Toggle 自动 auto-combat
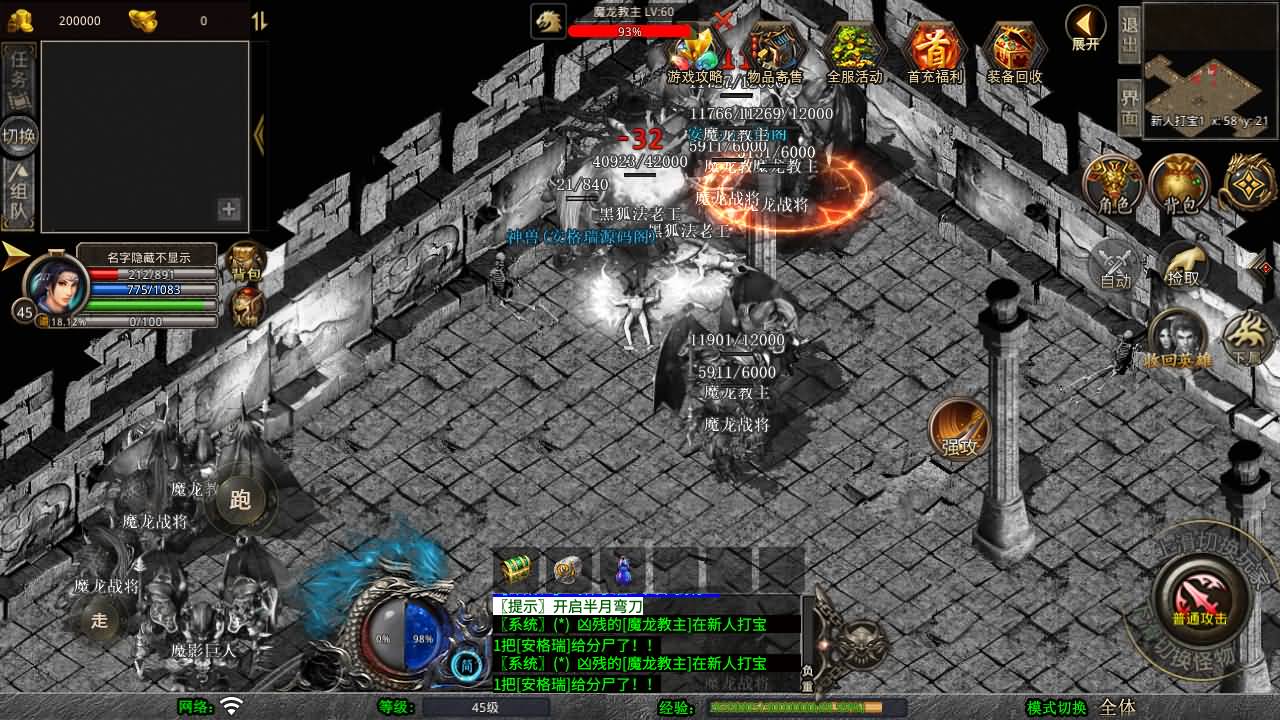Image resolution: width=1280 pixels, height=720 pixels. (x=1114, y=265)
